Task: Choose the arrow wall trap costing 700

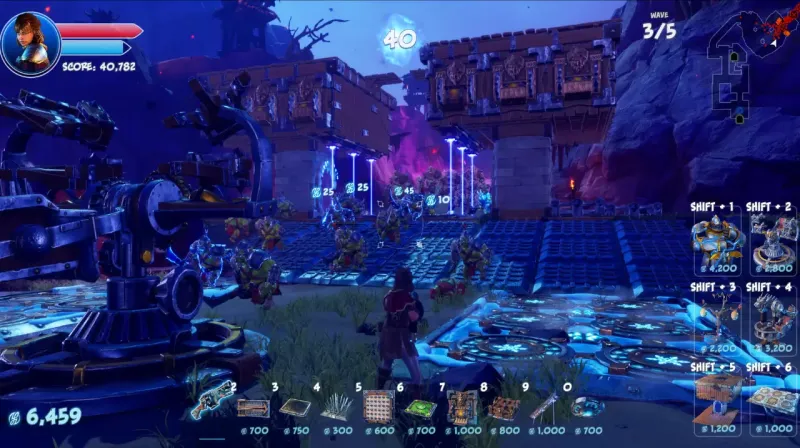Action: point(253,407)
